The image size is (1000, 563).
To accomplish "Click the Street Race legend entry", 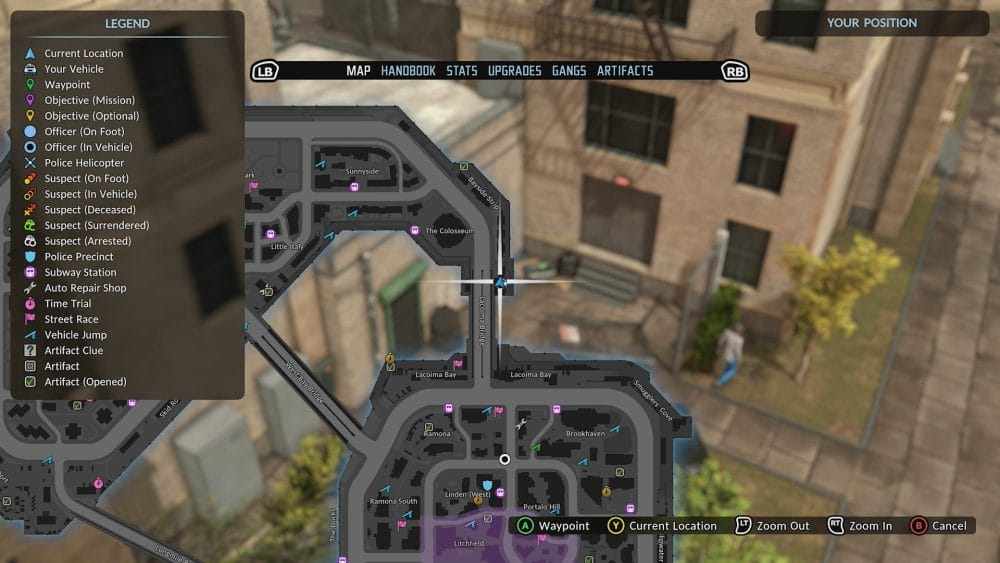I will (x=71, y=319).
